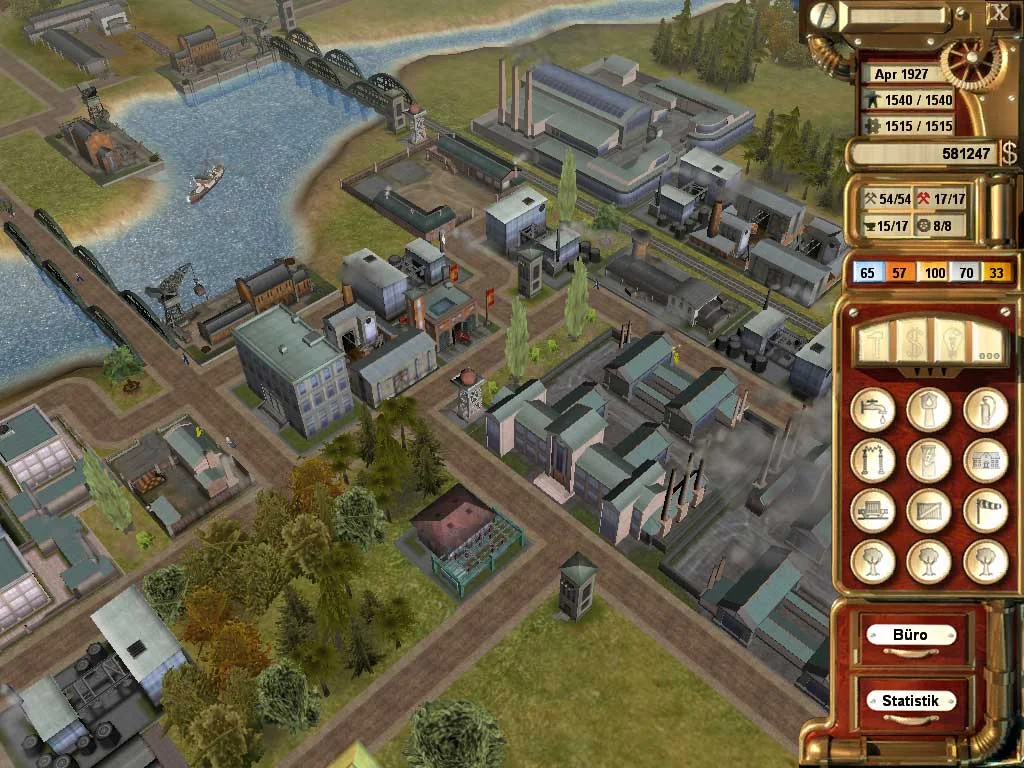
Task: Click the dollar sign beside the money
Action: click(1009, 153)
